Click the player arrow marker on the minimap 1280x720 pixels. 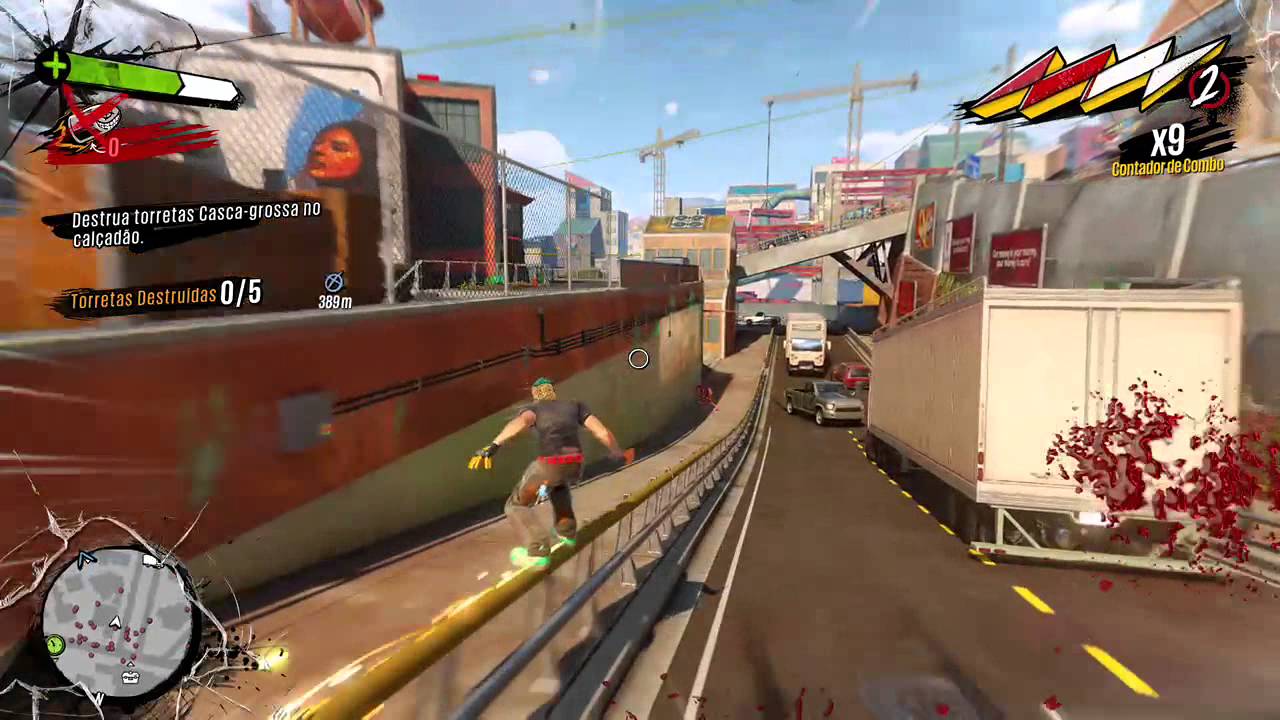pos(115,623)
